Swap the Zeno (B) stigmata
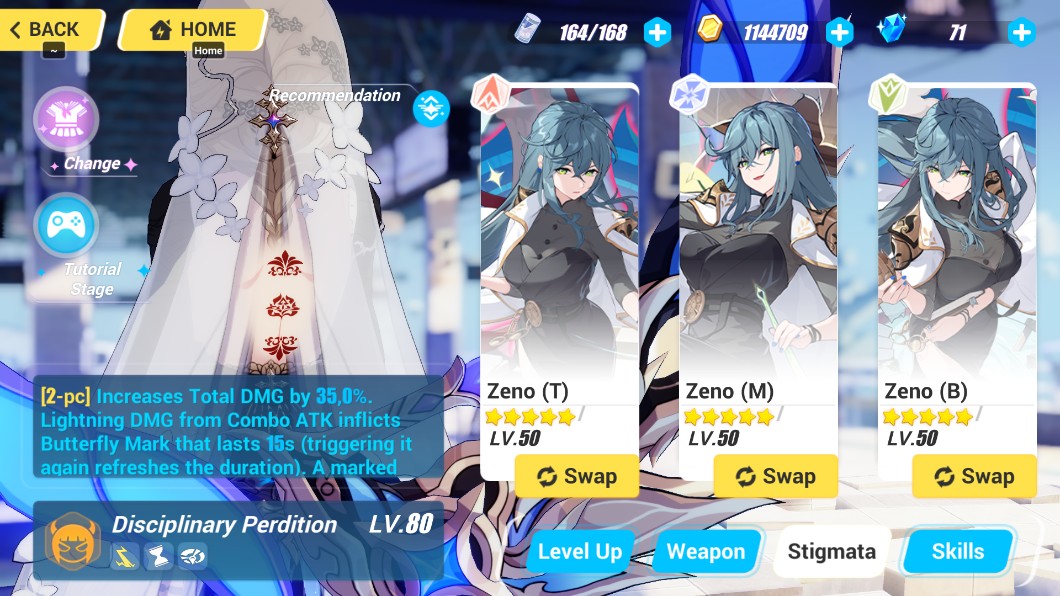This screenshot has height=596, width=1060. point(975,476)
